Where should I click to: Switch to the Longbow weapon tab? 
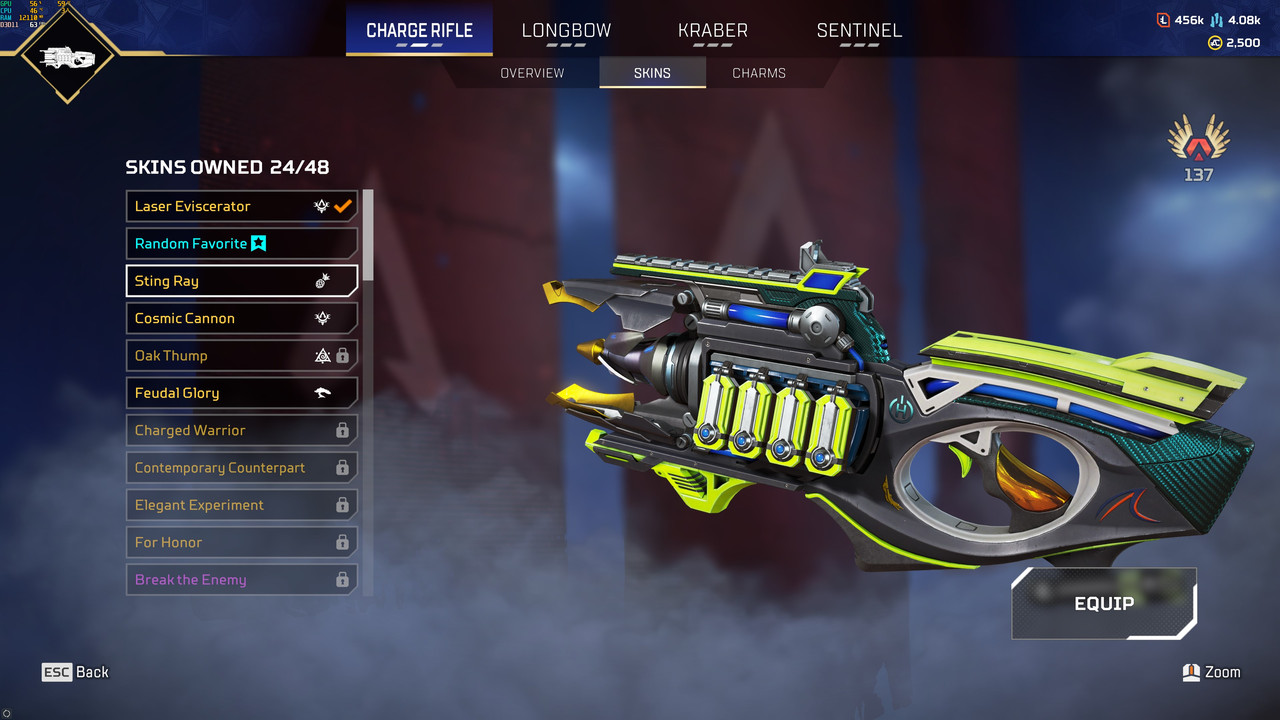pyautogui.click(x=566, y=30)
